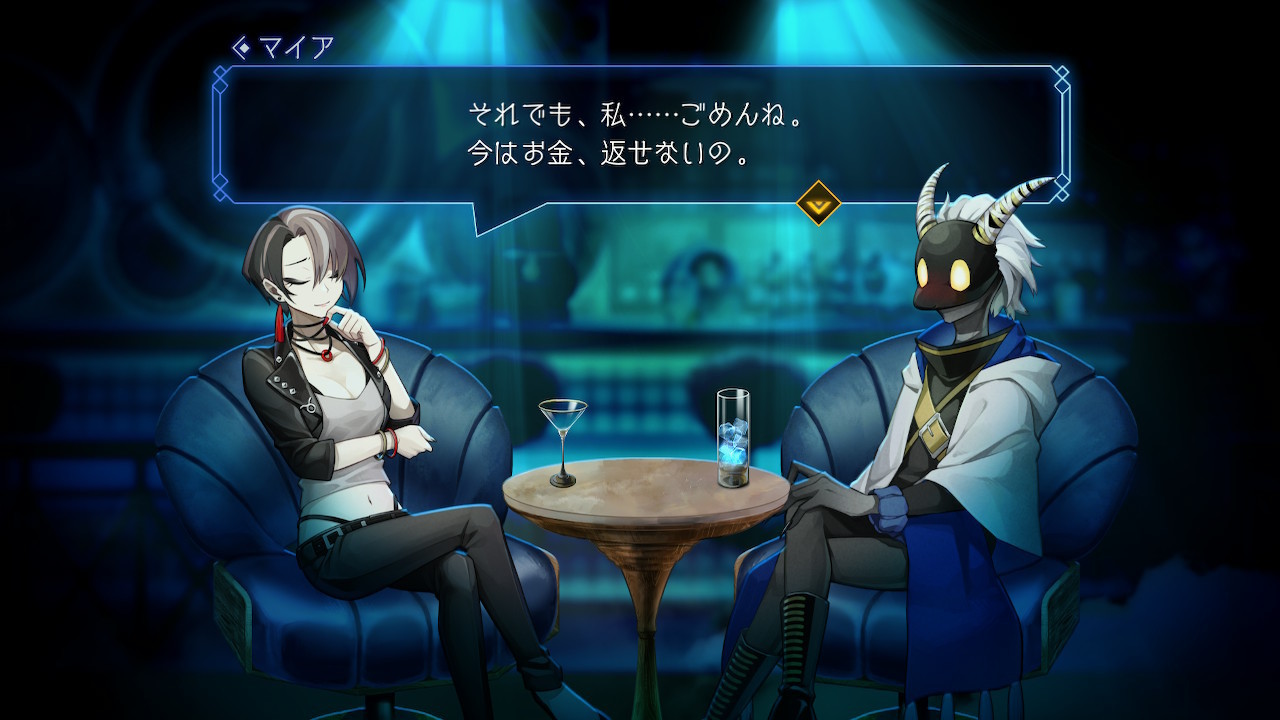Advance dialogue with the gold arrow indicator
1280x720 pixels.
click(x=818, y=203)
